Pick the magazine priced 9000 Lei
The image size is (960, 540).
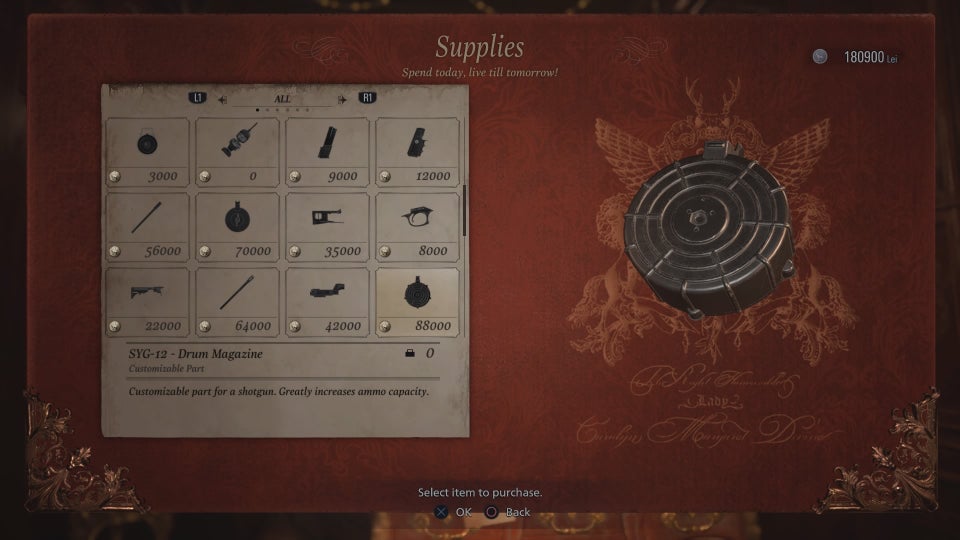point(327,151)
